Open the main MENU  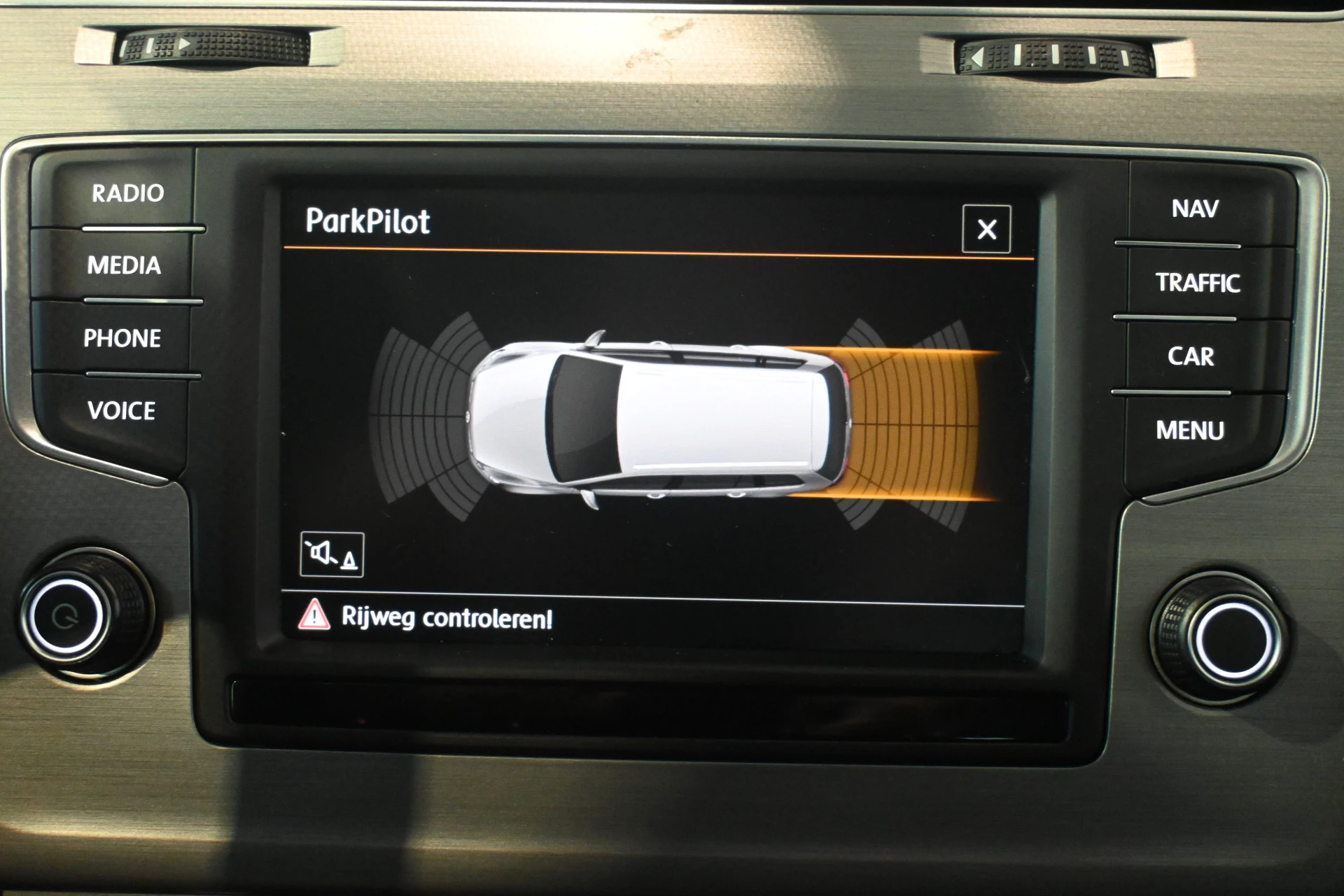1189,430
